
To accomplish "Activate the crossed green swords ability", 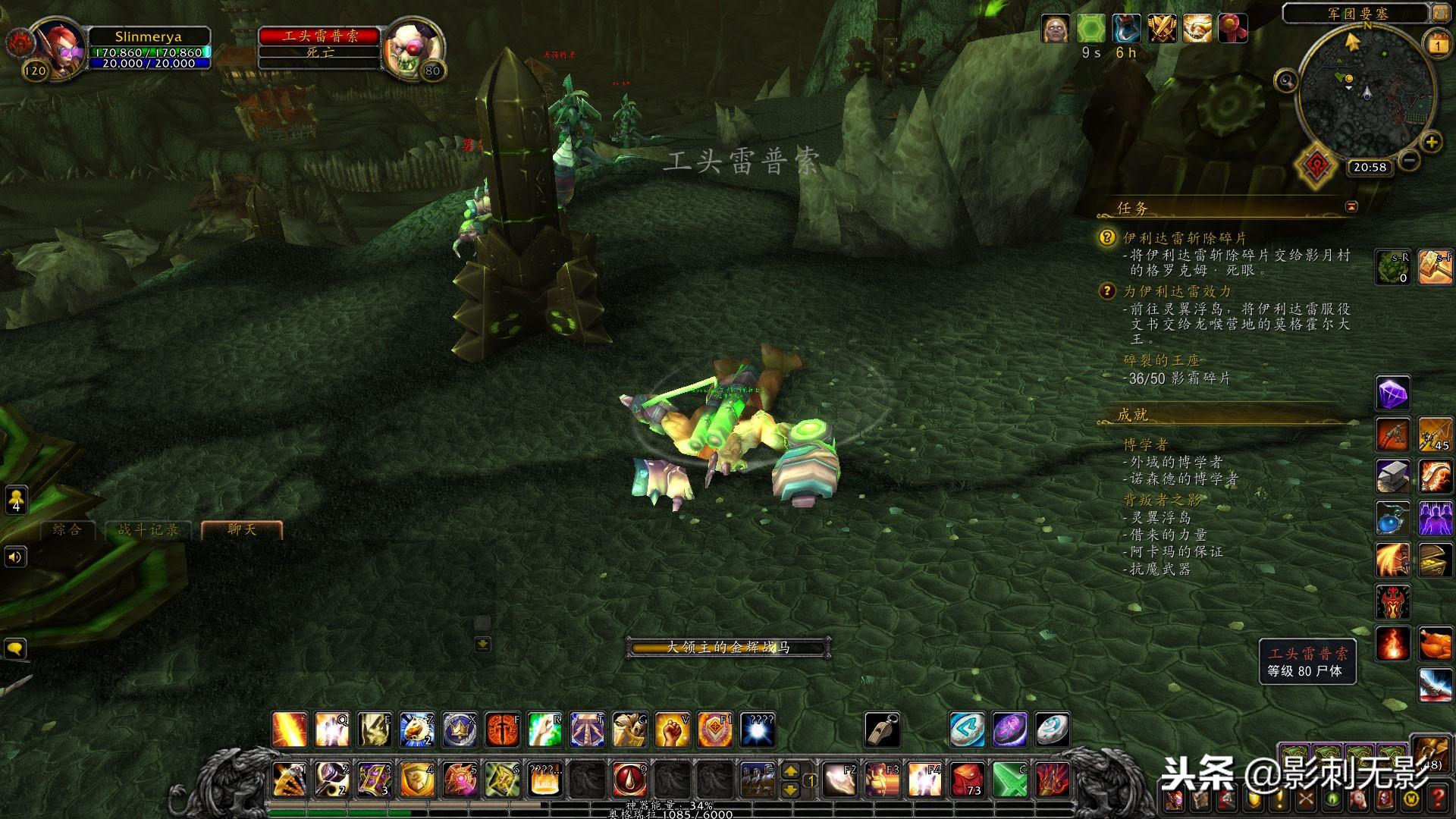I will [x=1010, y=779].
